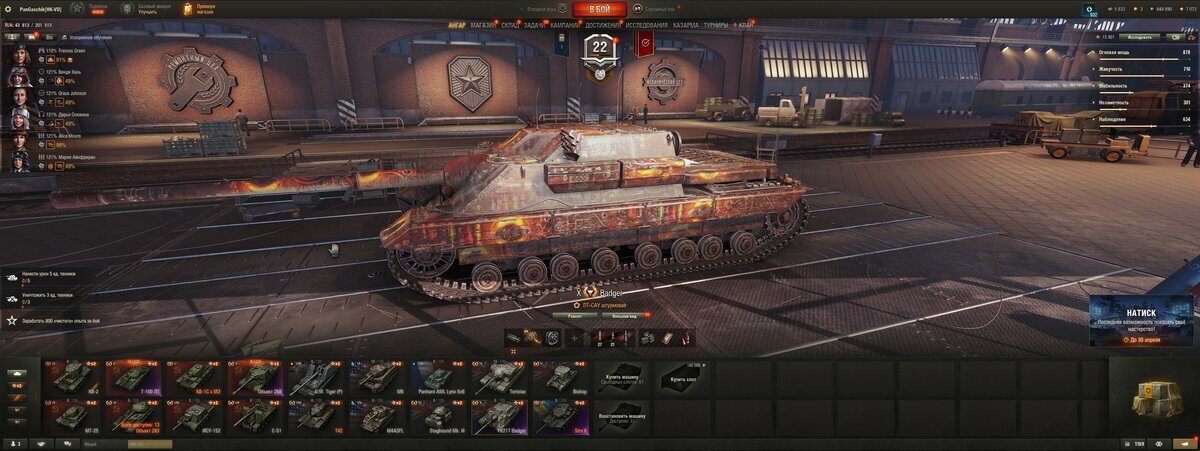The width and height of the screenshot is (1200, 451).
Task: Open the ЗАДАЧИ (missions) tab
Action: (535, 24)
